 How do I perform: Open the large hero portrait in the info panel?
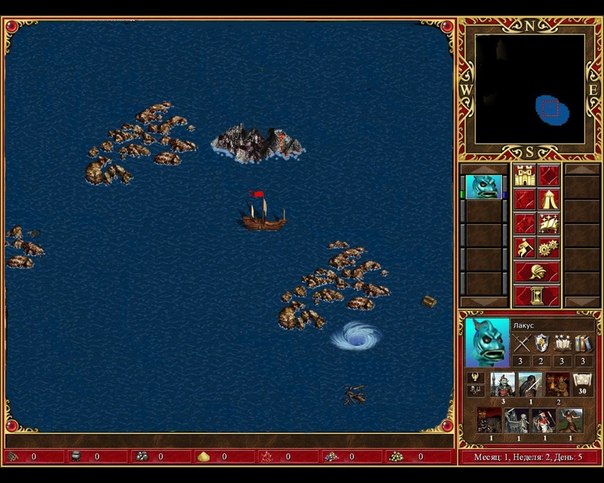coord(487,342)
